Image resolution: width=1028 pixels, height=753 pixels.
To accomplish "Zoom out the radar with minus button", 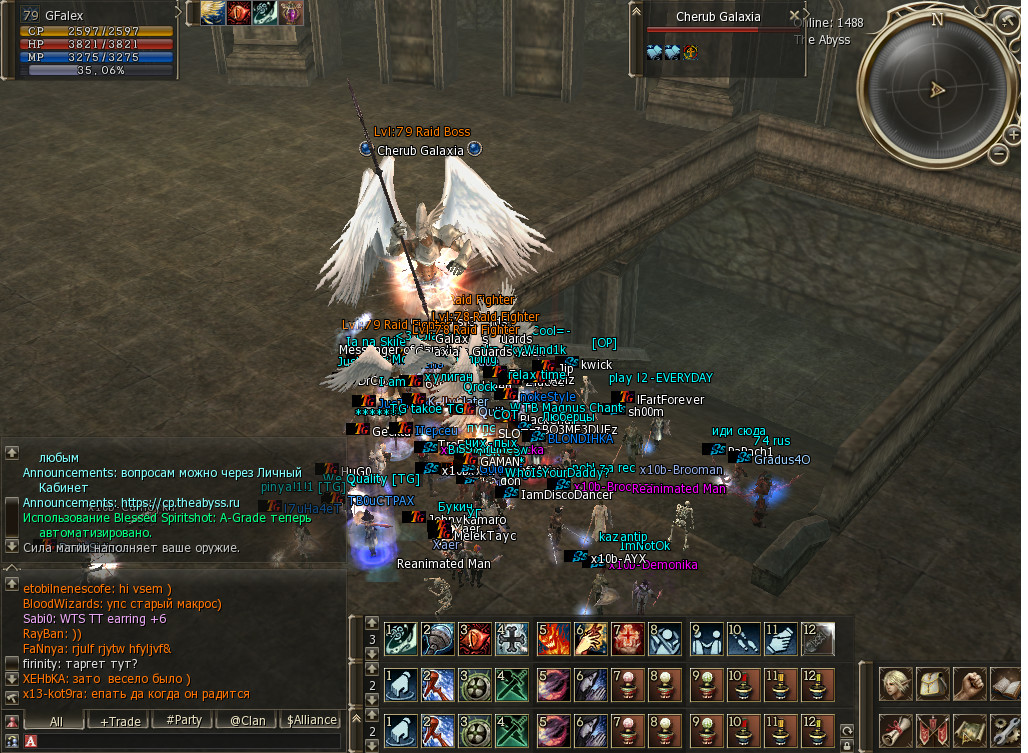I will coord(998,153).
